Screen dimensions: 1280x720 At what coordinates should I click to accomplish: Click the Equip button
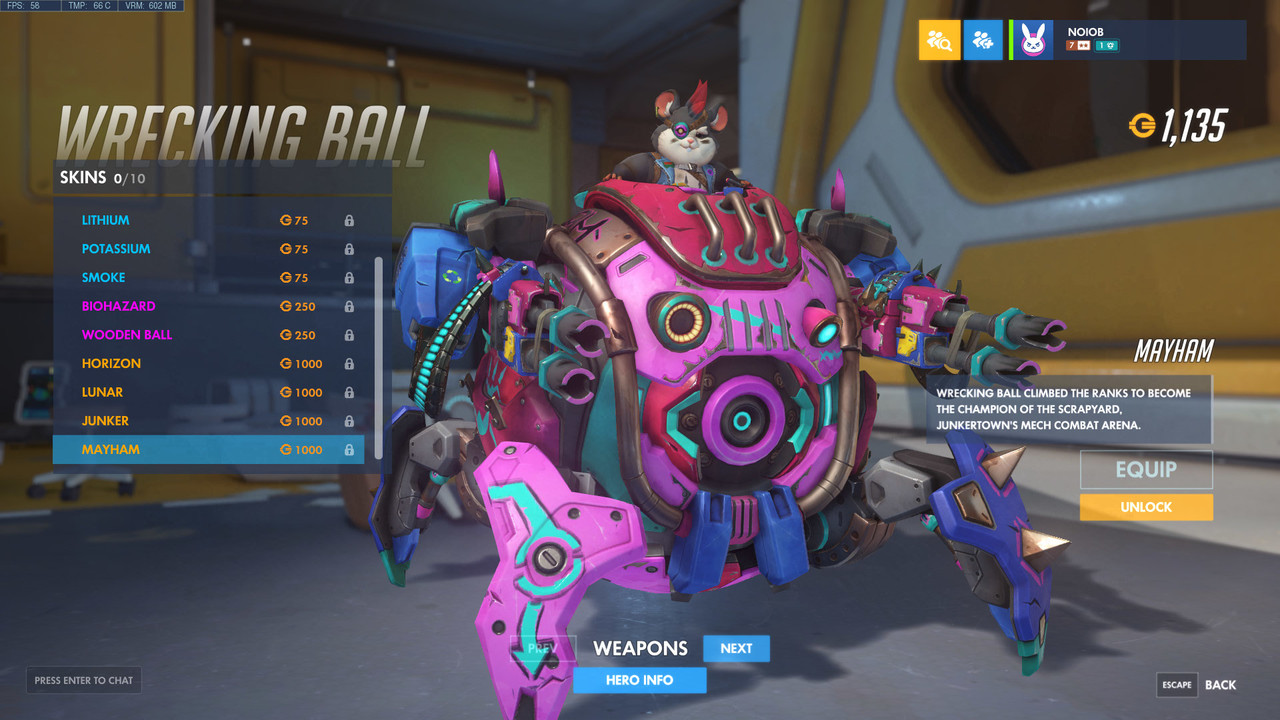click(1146, 469)
